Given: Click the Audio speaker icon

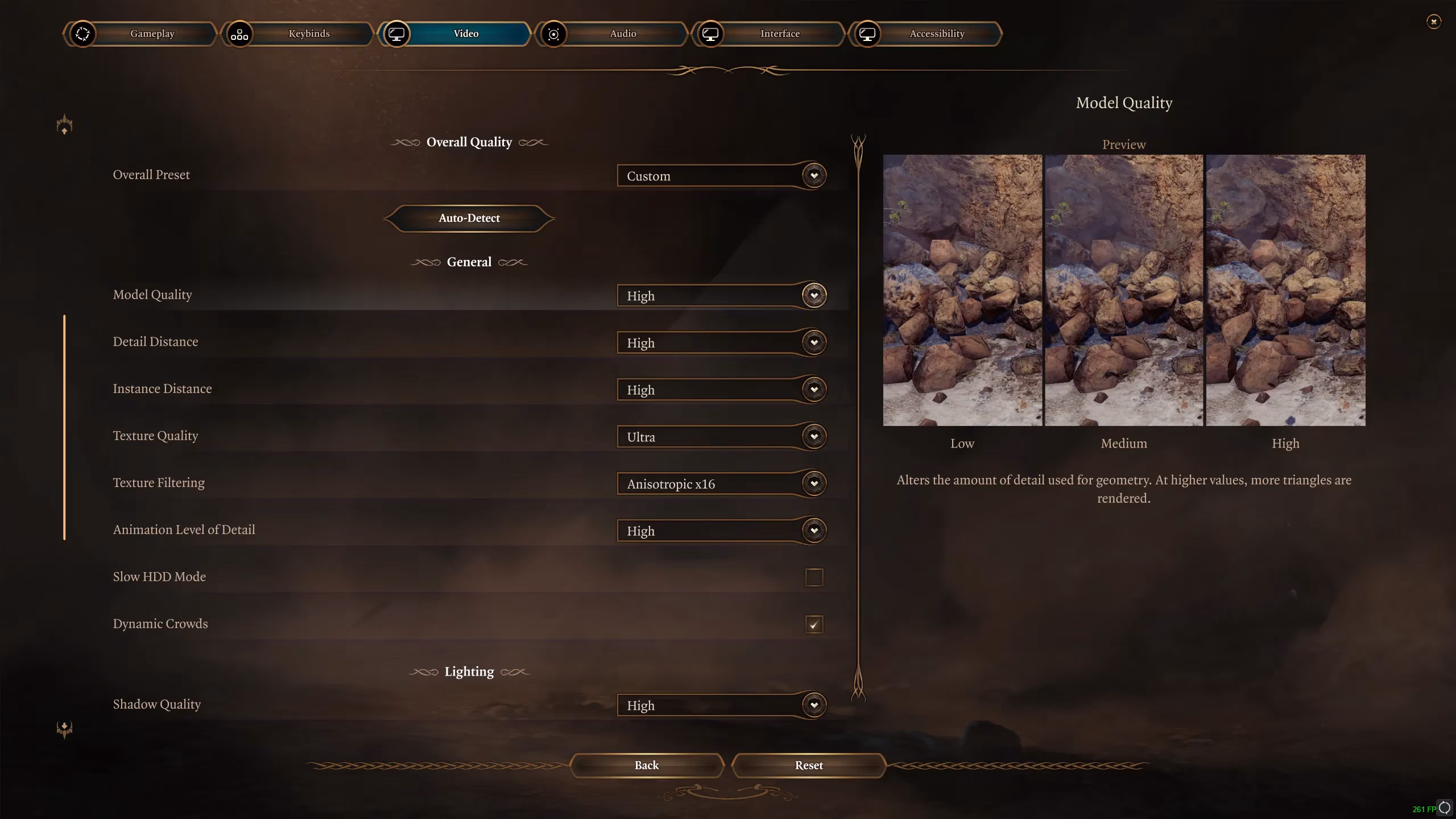Looking at the screenshot, I should (553, 34).
